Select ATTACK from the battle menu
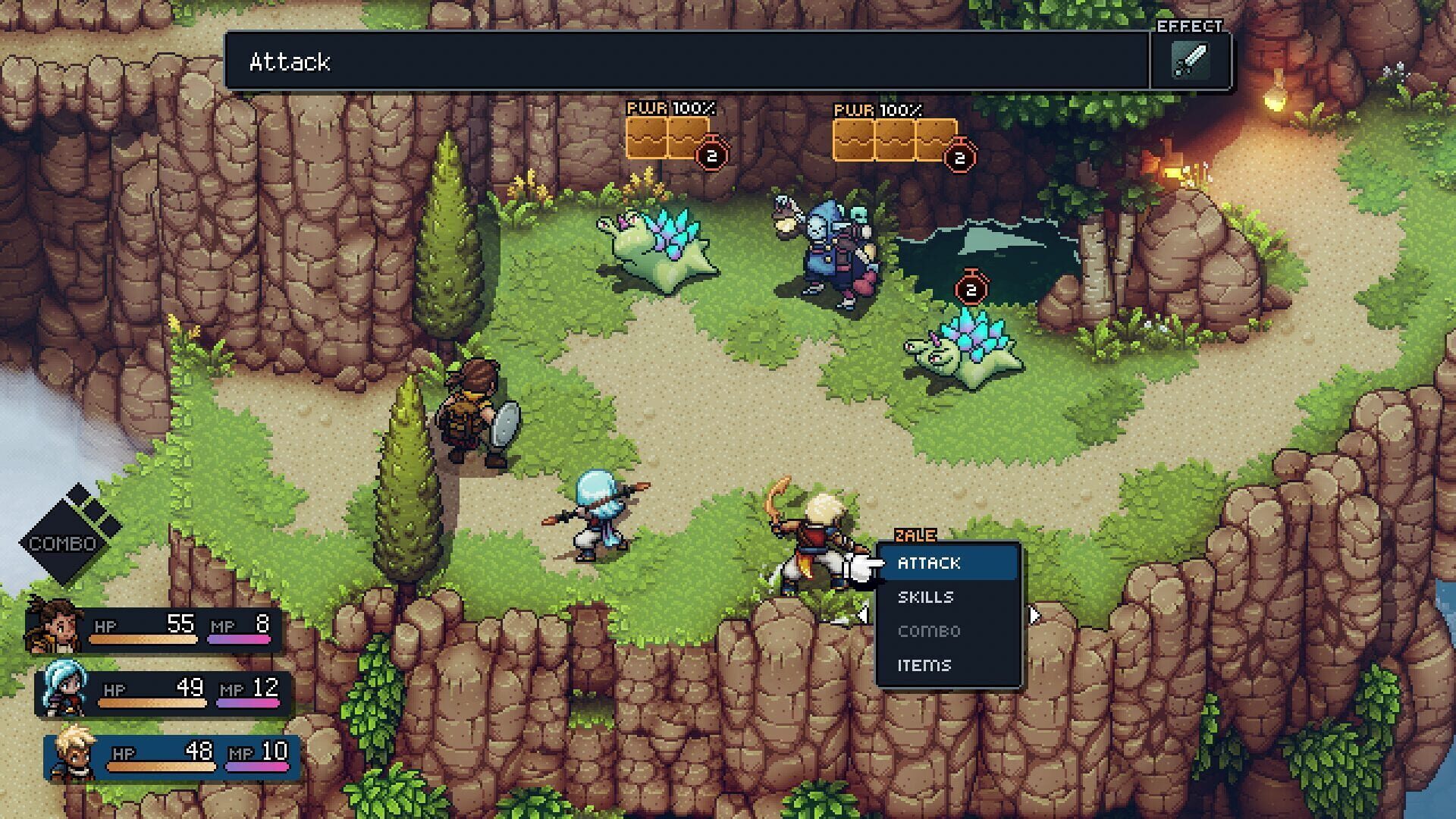1456x819 pixels. coord(930,563)
